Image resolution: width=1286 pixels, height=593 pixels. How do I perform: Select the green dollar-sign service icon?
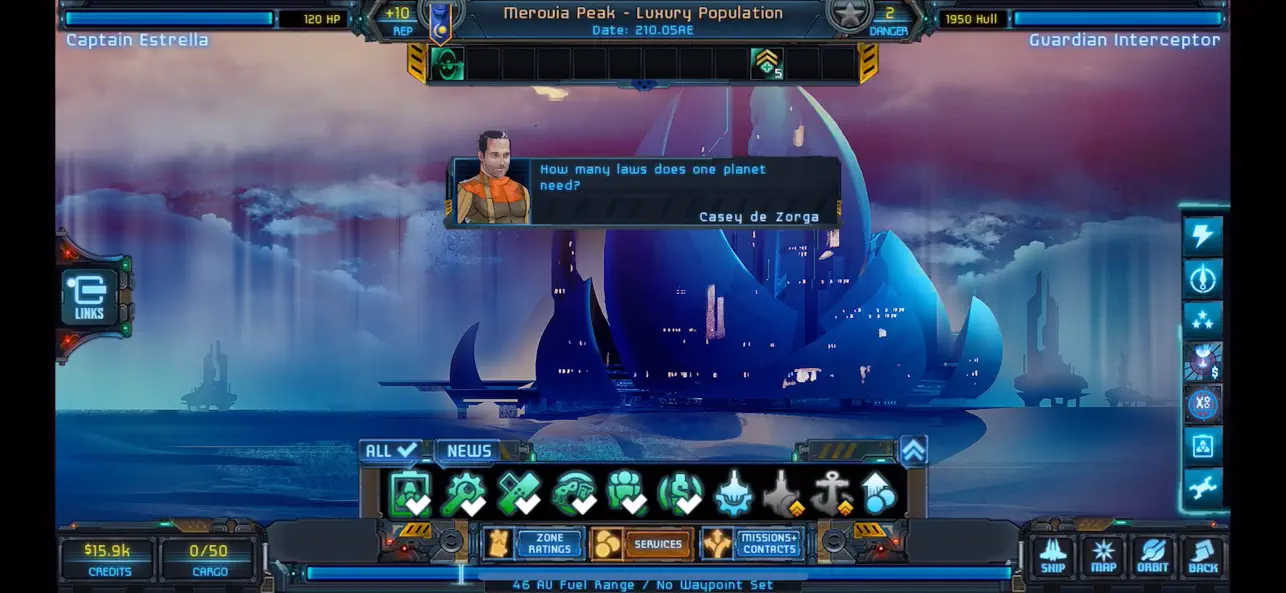point(681,494)
